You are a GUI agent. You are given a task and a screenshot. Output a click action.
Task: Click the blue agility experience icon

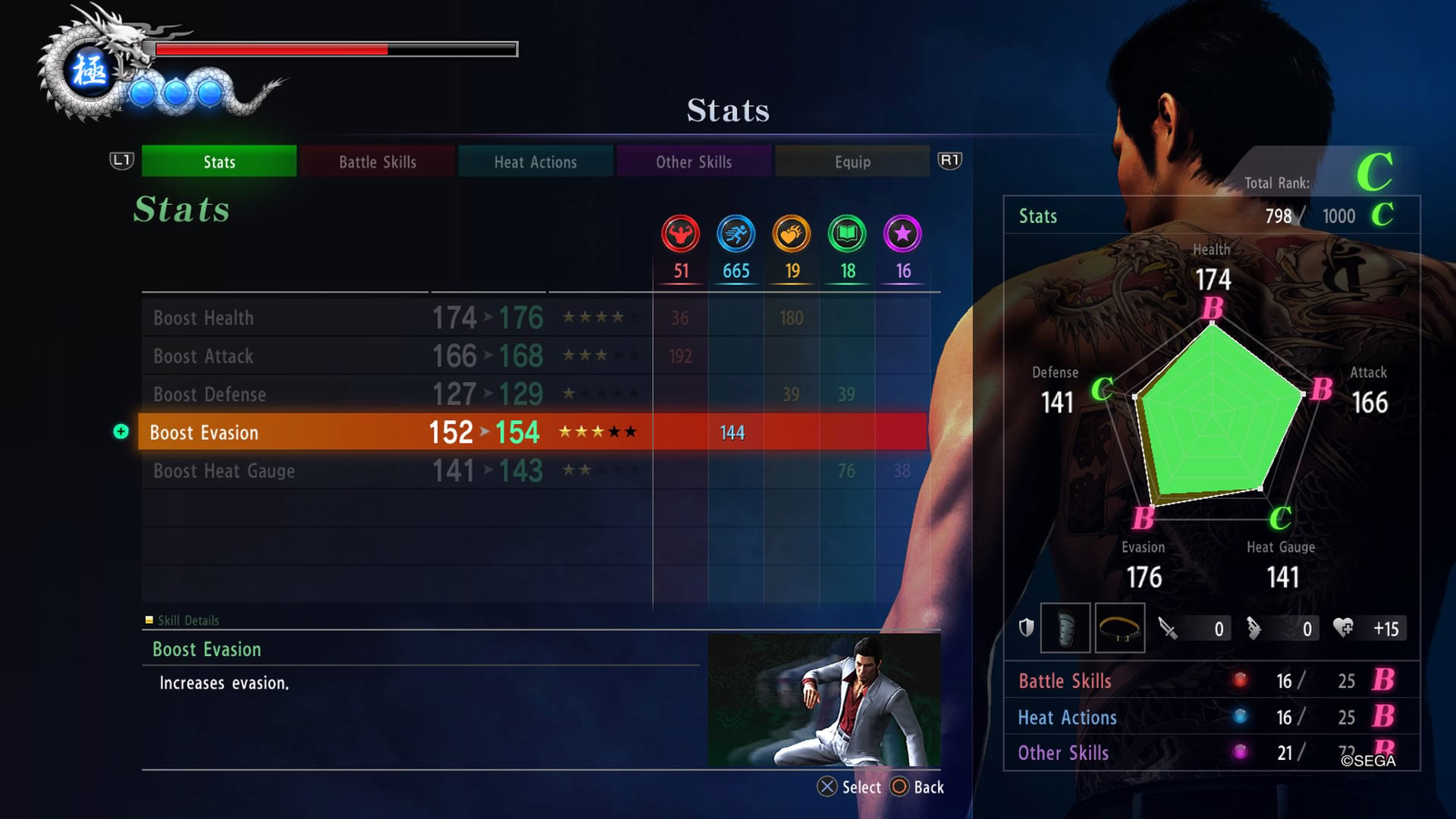click(x=736, y=234)
